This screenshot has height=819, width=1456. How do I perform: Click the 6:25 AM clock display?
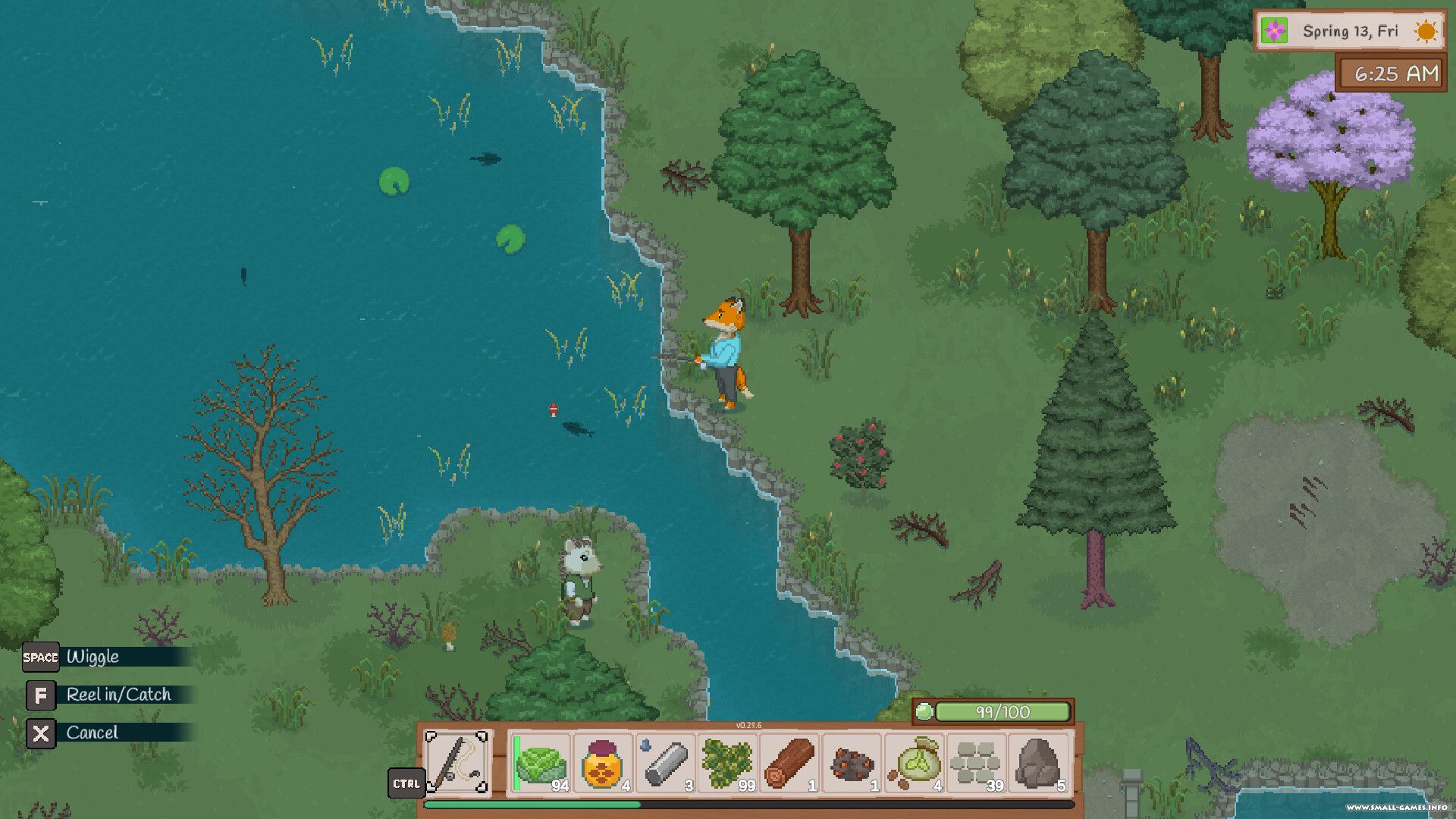pos(1391,74)
